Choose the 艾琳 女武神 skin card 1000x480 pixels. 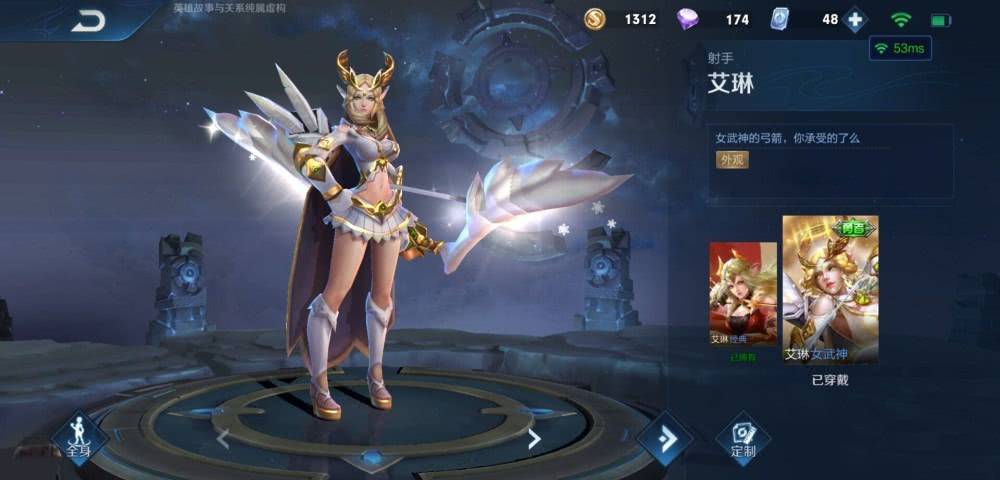(830, 290)
